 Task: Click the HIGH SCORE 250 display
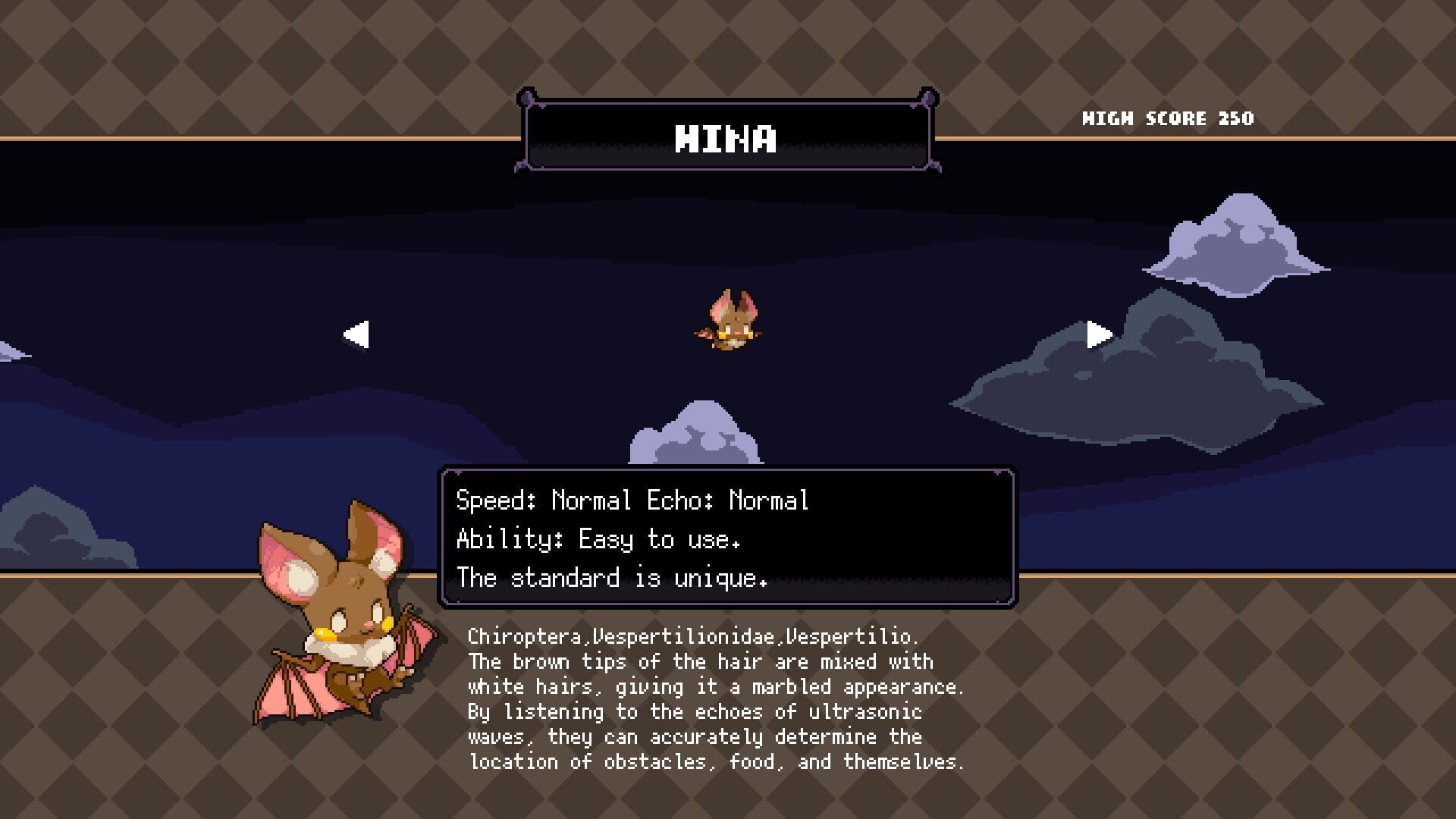tap(1168, 118)
